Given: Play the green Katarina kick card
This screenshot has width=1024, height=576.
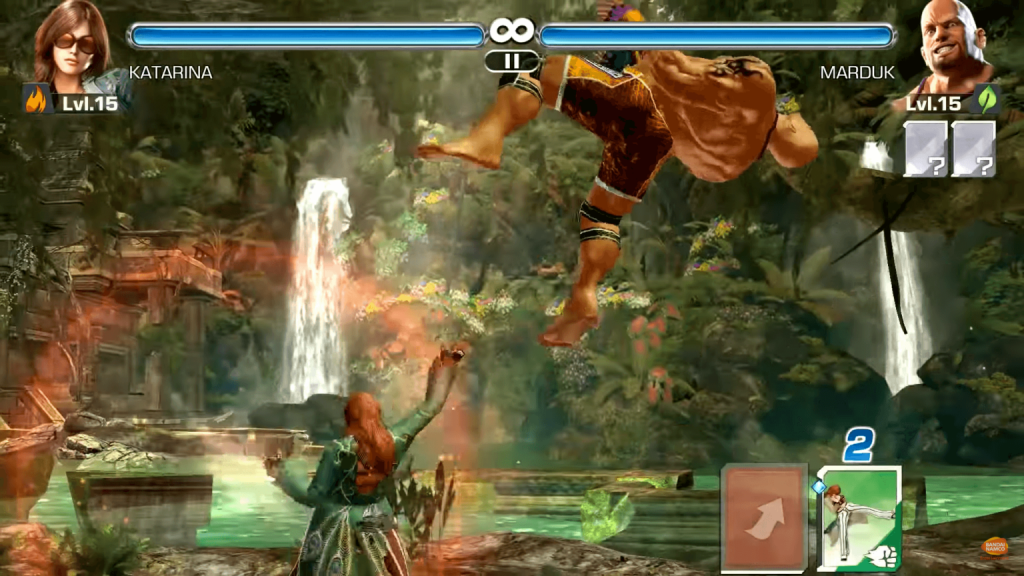Looking at the screenshot, I should (859, 518).
